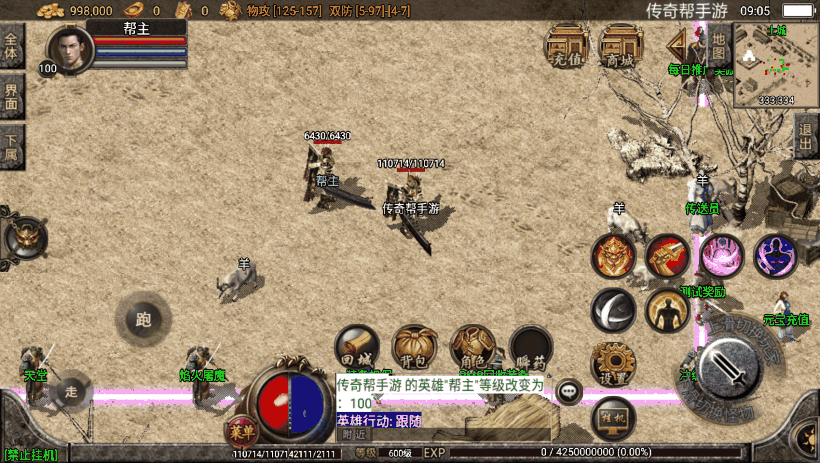This screenshot has width=820, height=463.
Task: Open the 地图 map button
Action: (x=718, y=45)
